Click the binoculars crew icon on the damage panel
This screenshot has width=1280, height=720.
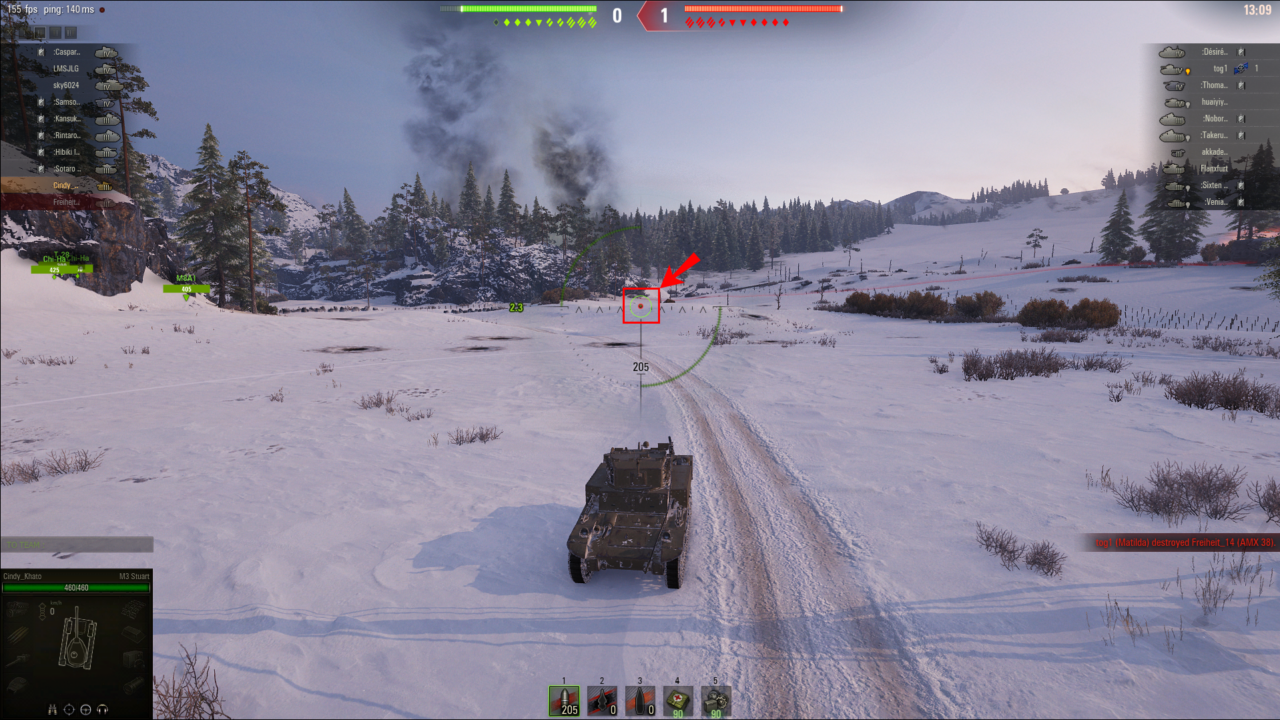tap(53, 708)
